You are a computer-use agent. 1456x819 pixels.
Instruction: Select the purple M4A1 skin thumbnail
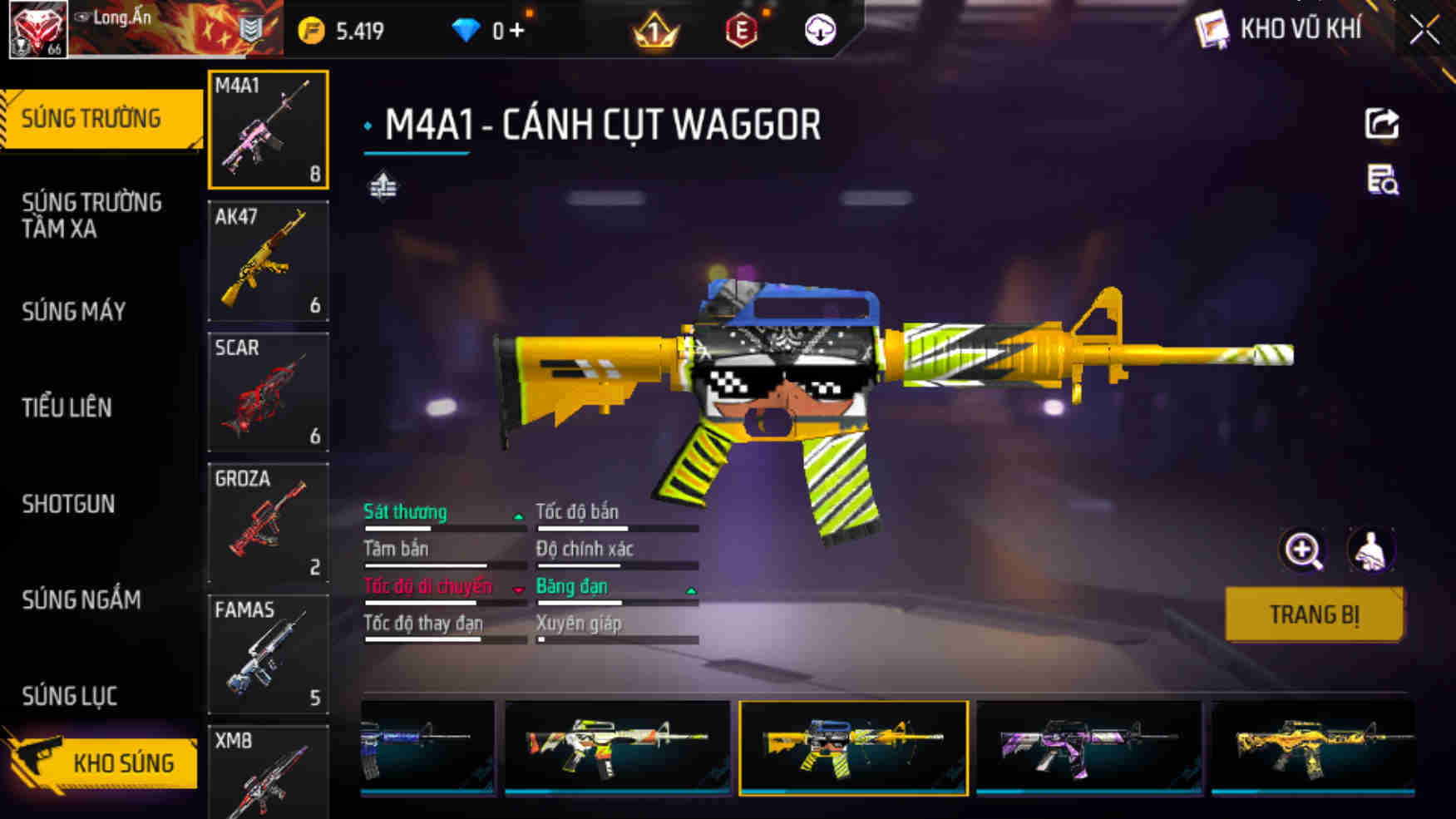tap(1088, 747)
